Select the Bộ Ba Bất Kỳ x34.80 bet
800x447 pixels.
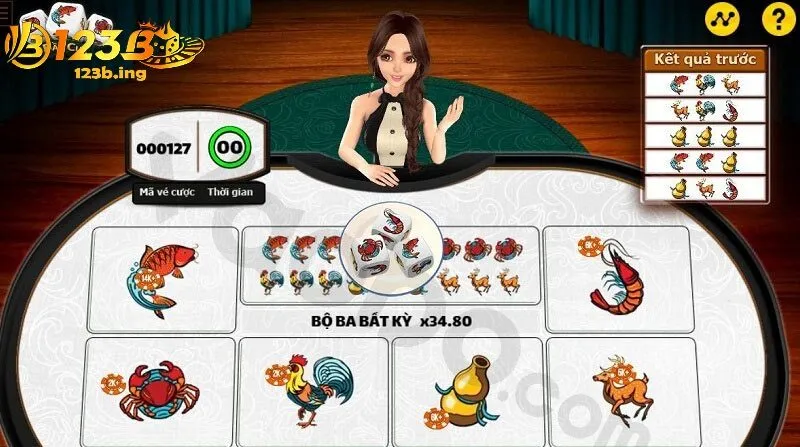(390, 320)
